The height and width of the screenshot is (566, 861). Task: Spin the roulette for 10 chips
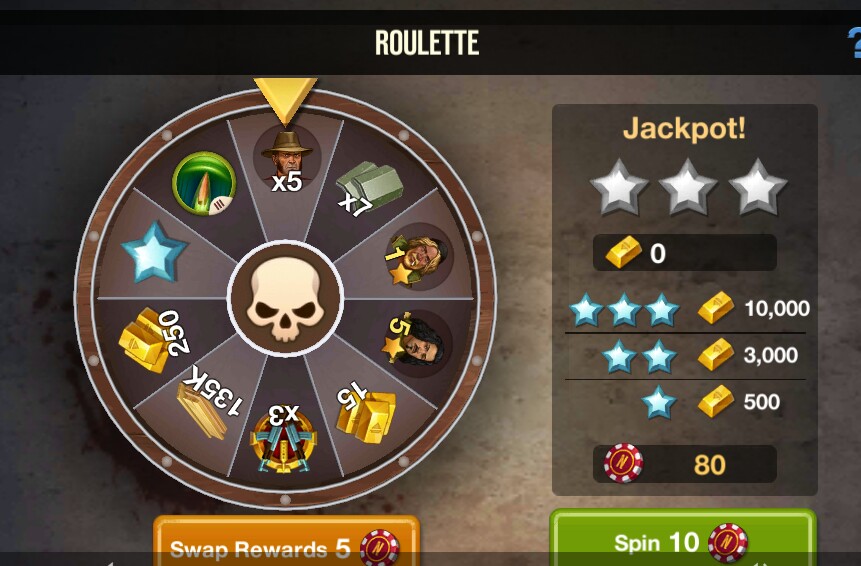pos(682,540)
